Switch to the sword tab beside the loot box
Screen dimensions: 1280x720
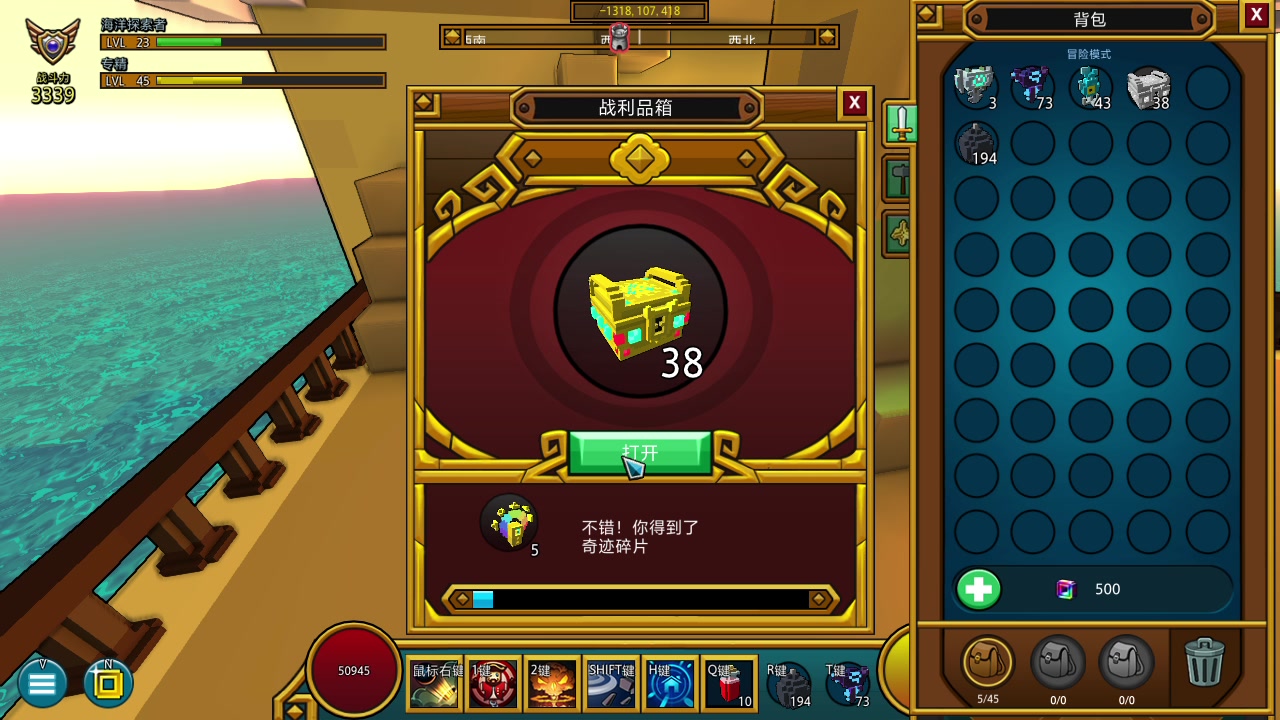pos(900,123)
